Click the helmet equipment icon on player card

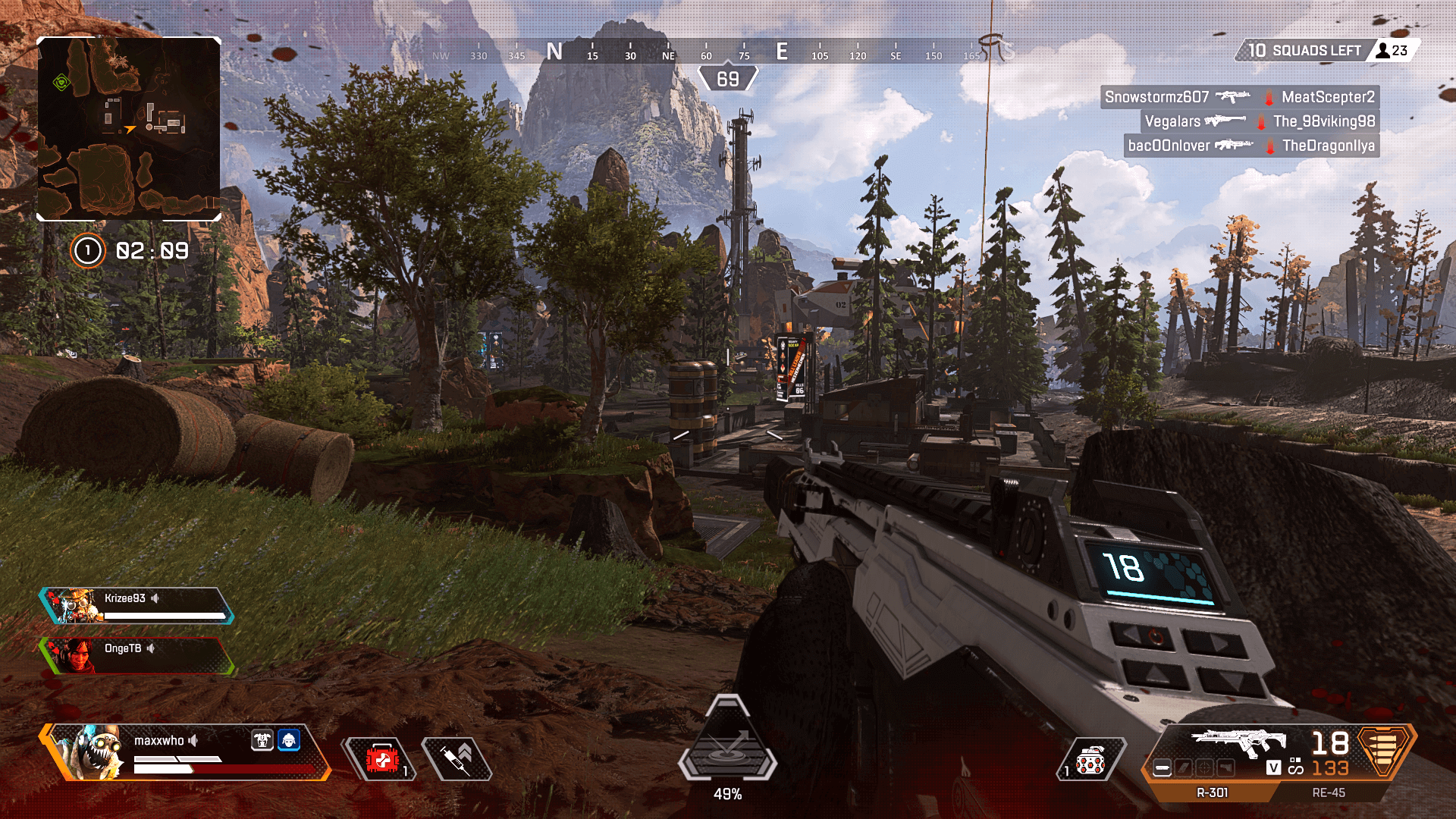click(289, 740)
